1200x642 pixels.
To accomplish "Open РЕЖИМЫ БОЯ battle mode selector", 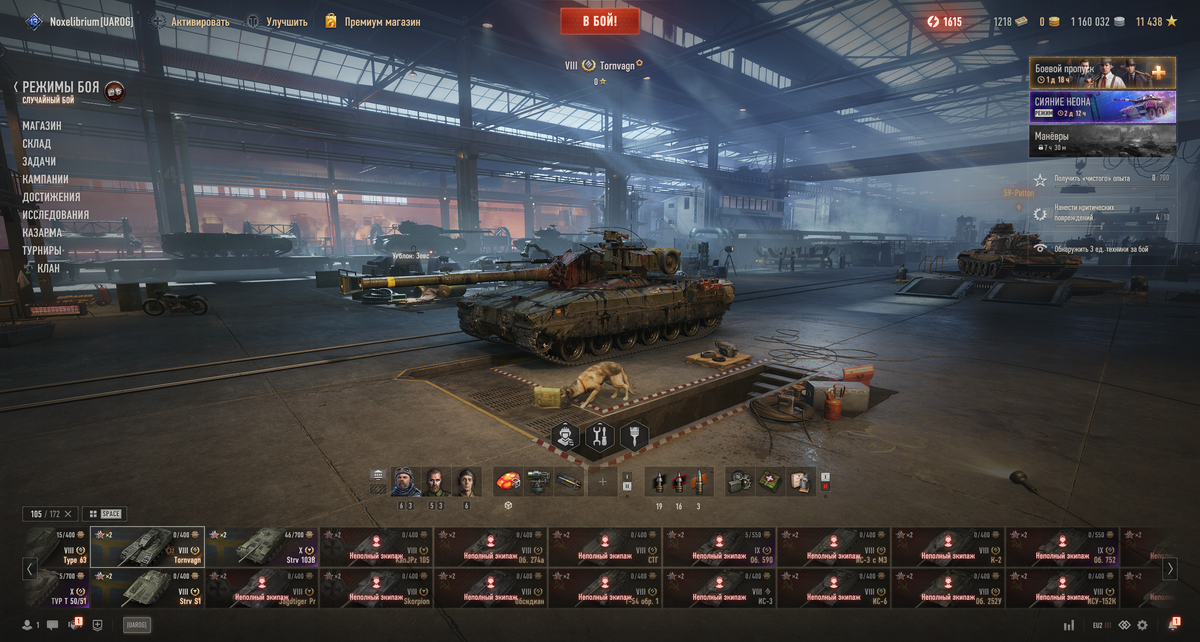I will [60, 88].
